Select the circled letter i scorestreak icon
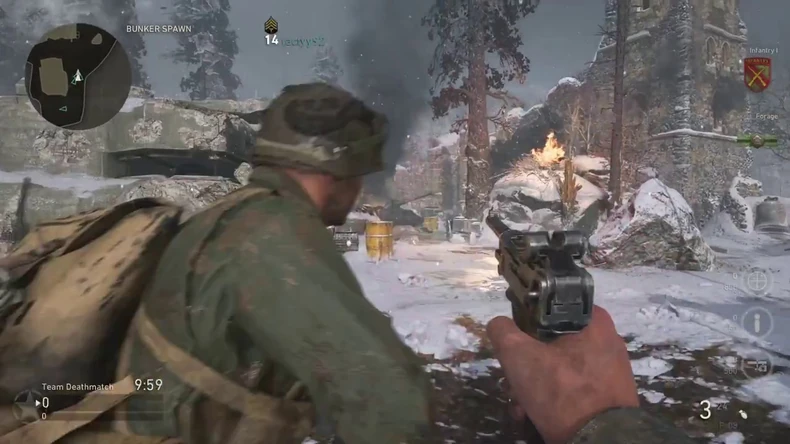790x444 pixels. click(756, 322)
